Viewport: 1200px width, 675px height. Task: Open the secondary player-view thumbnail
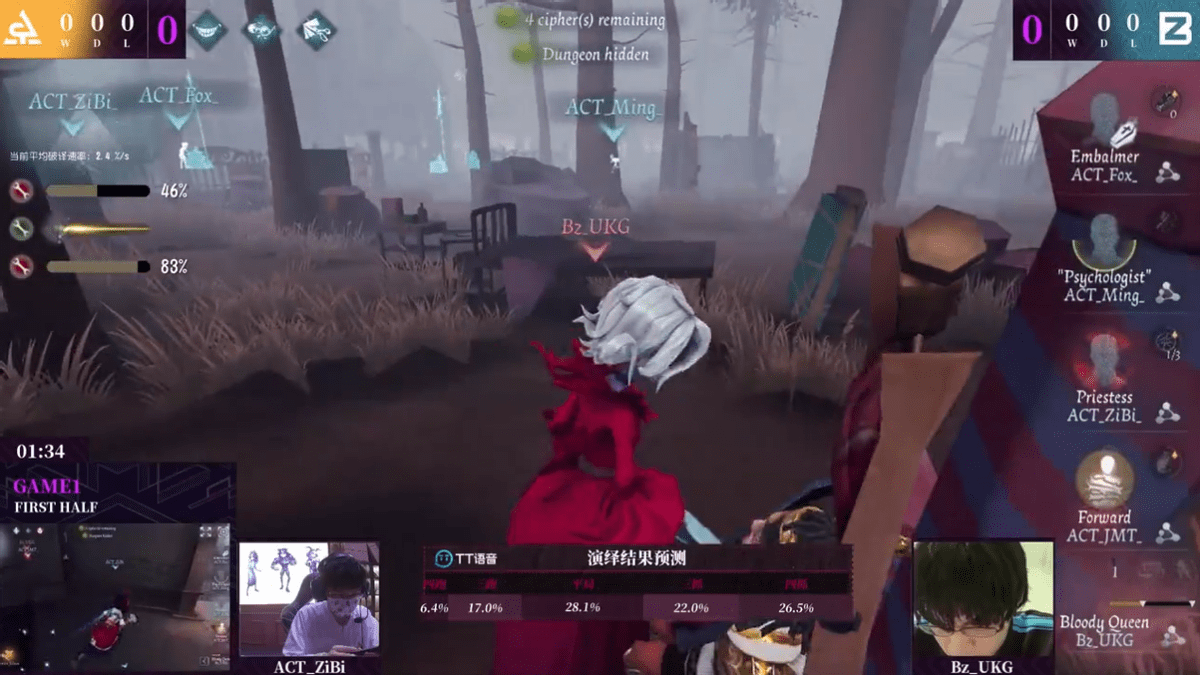coord(117,595)
